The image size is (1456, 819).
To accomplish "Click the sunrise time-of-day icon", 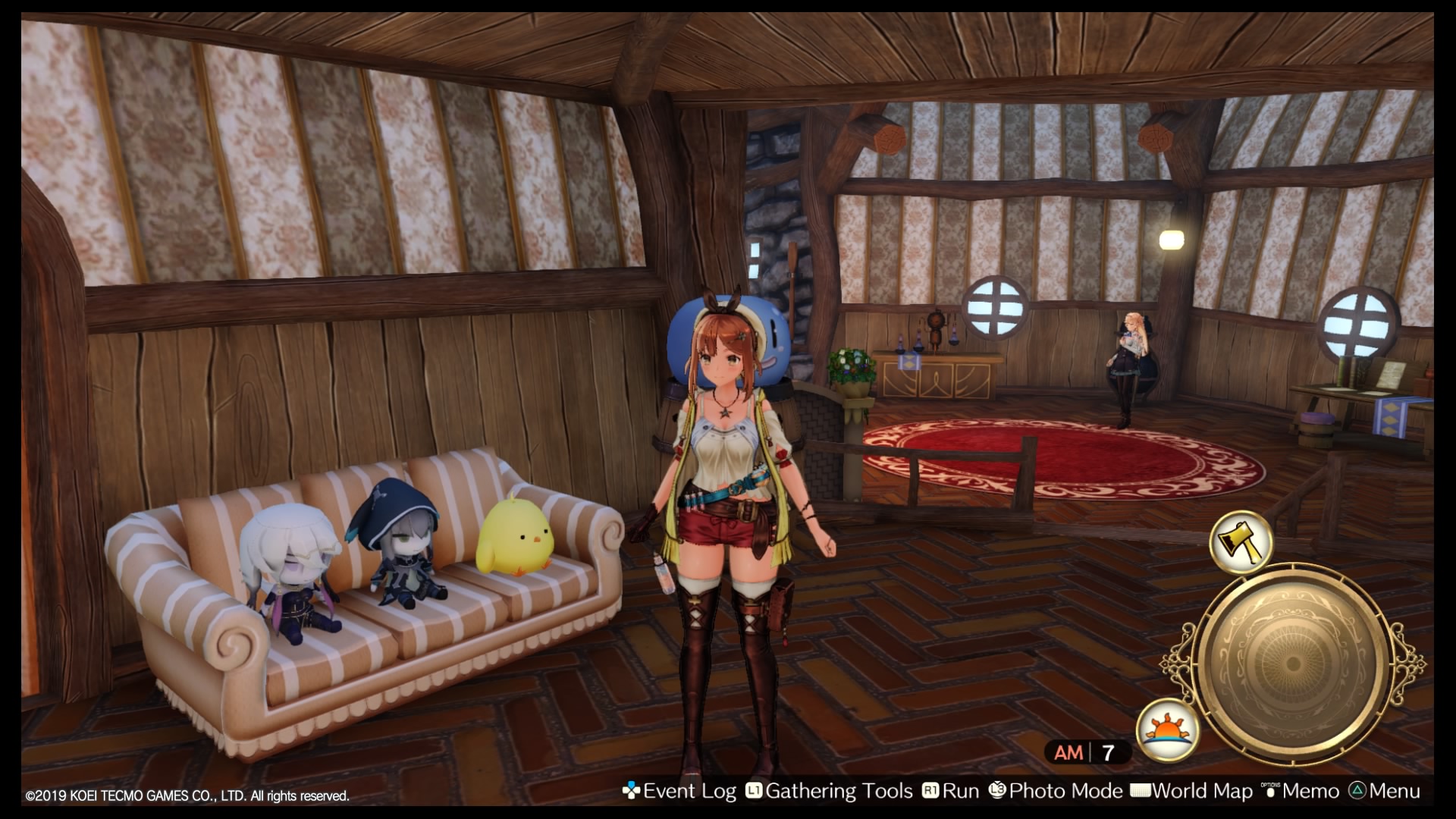I will coord(1168,729).
